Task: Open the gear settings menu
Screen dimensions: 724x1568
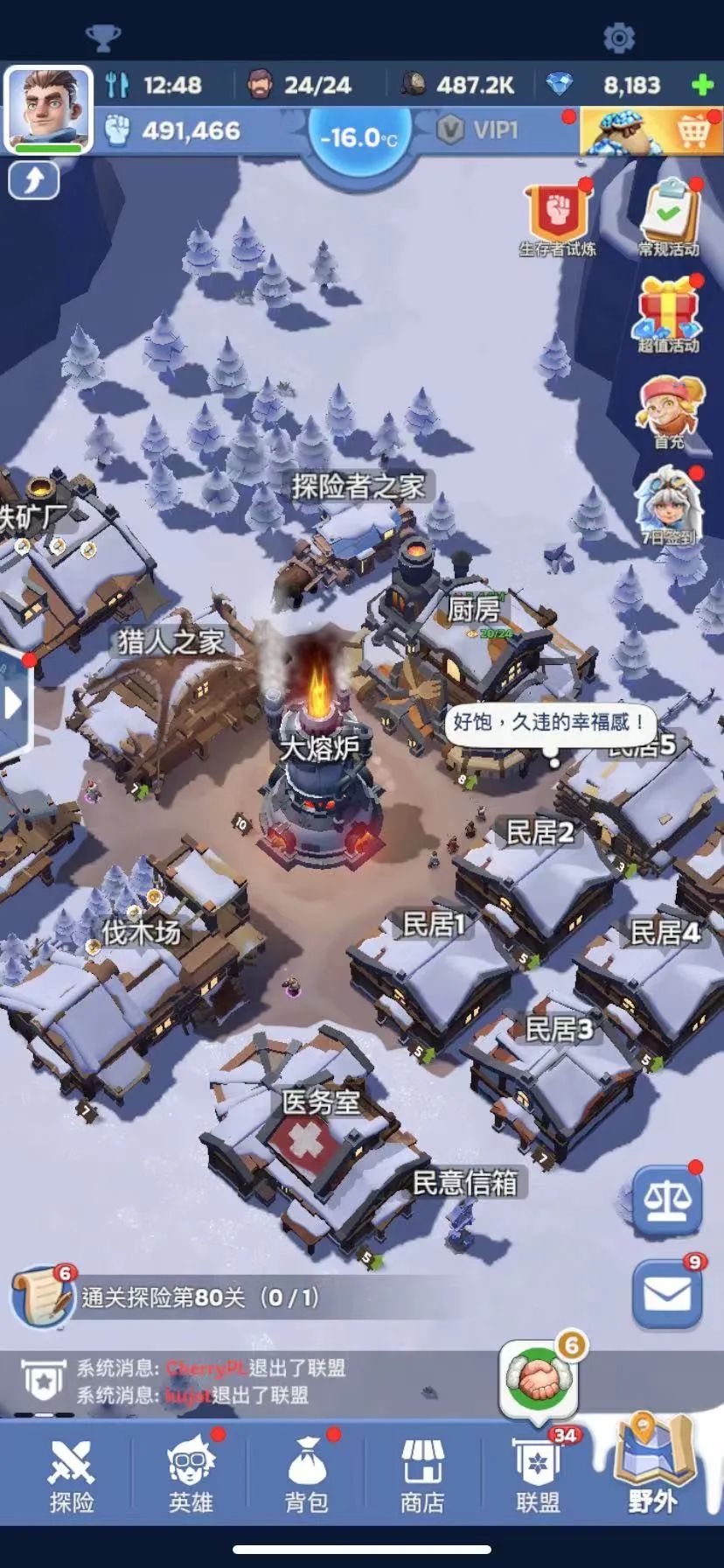Action: click(618, 38)
